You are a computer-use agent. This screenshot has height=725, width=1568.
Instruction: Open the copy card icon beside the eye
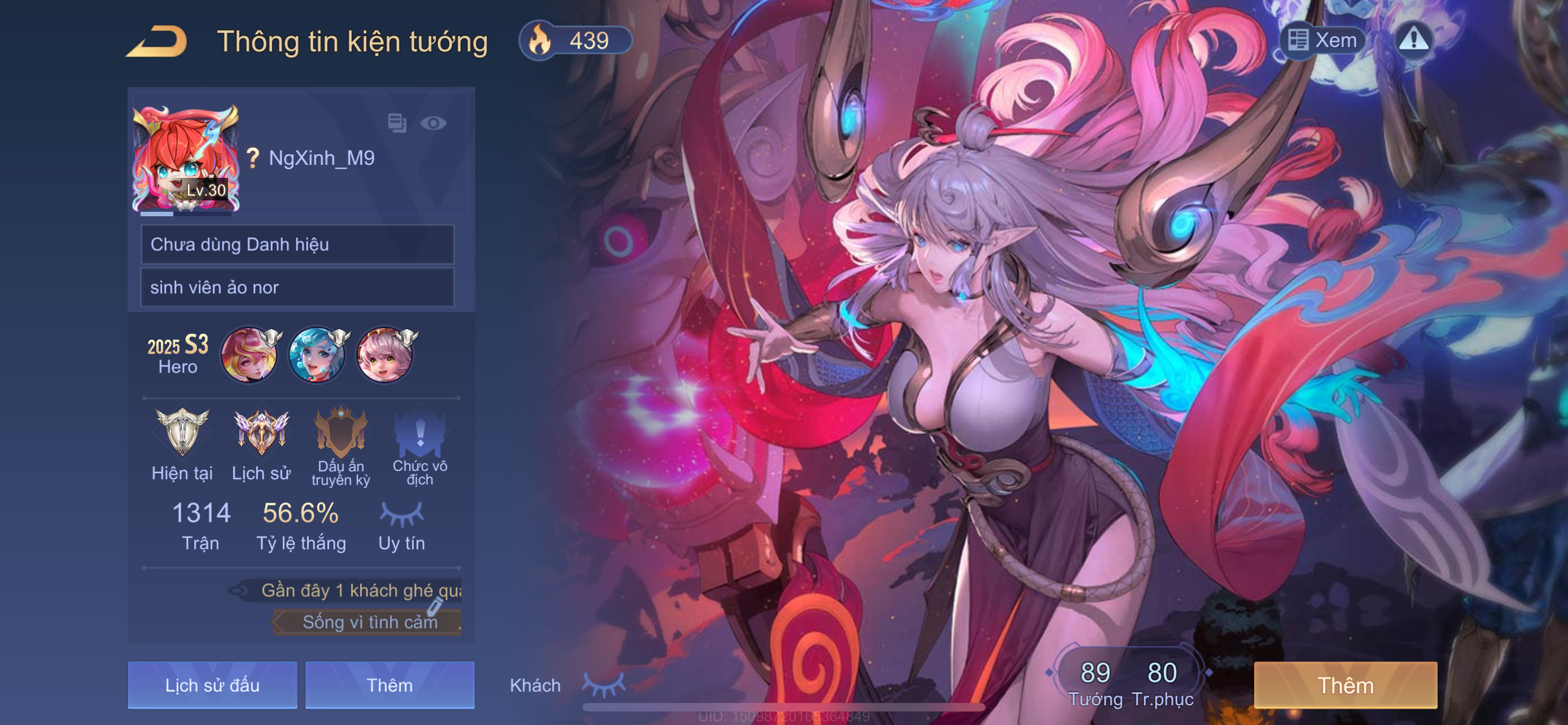pos(397,123)
